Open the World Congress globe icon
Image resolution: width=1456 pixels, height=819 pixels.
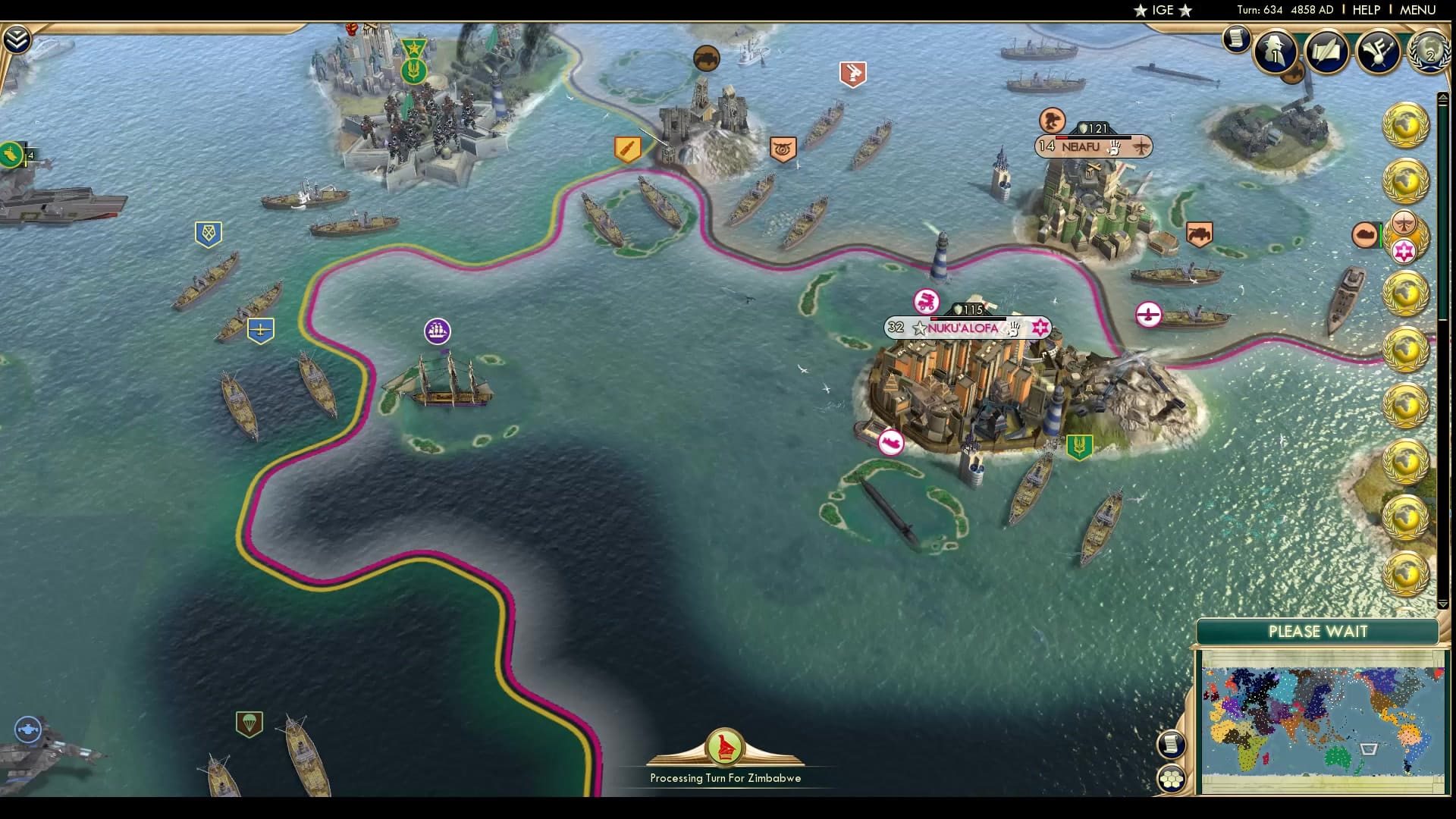[x=1429, y=53]
